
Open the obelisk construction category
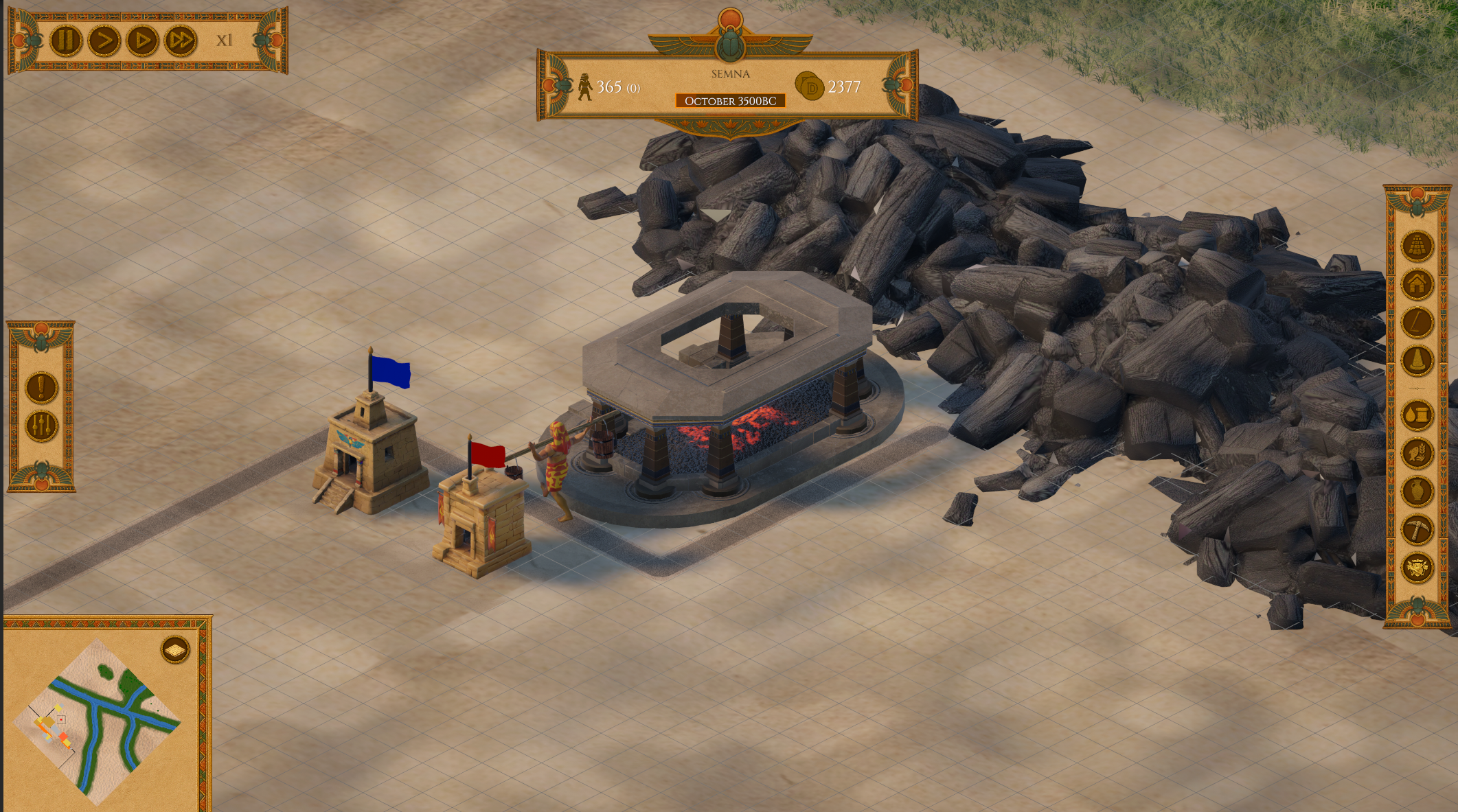1417,359
